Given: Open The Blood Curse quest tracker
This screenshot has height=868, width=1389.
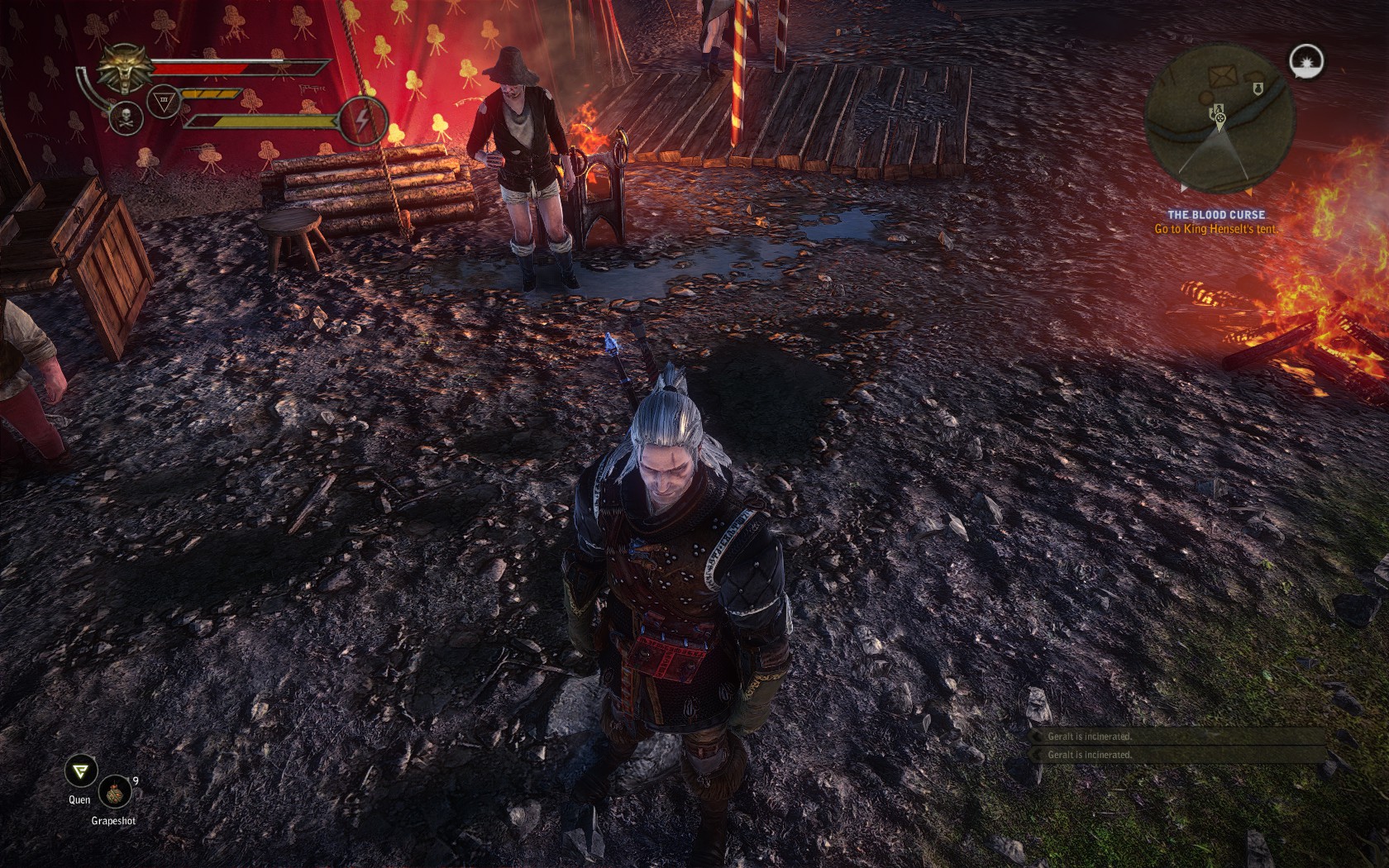Looking at the screenshot, I should 1215,215.
